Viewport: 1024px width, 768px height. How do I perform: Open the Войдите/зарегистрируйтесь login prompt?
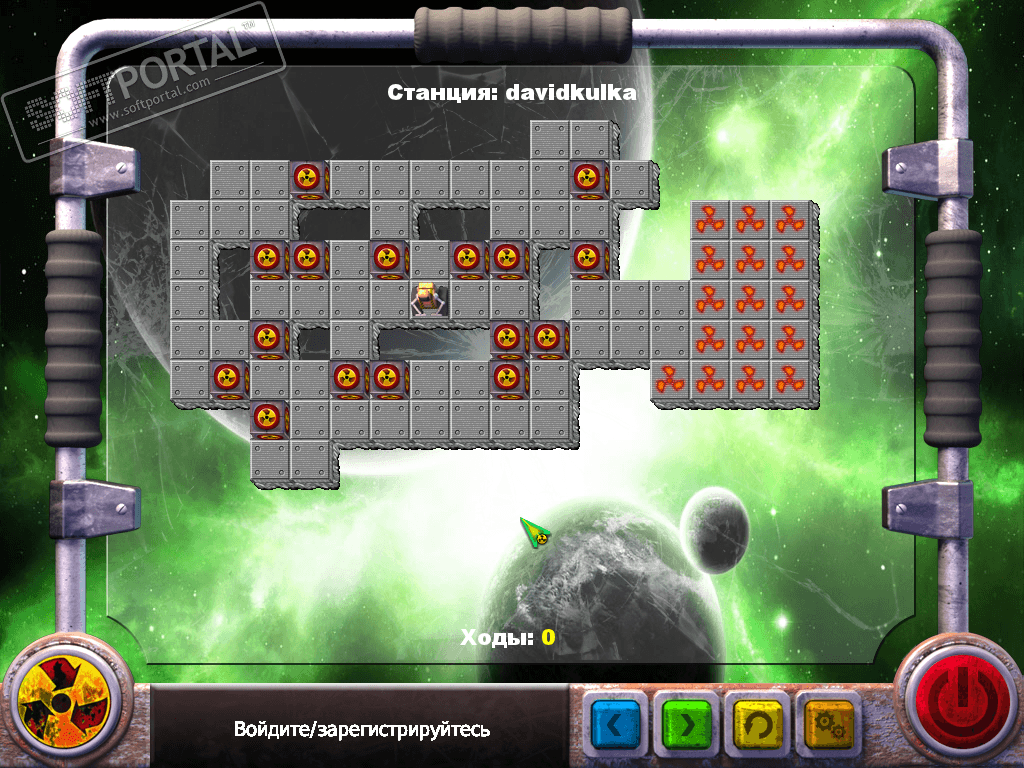pos(362,729)
